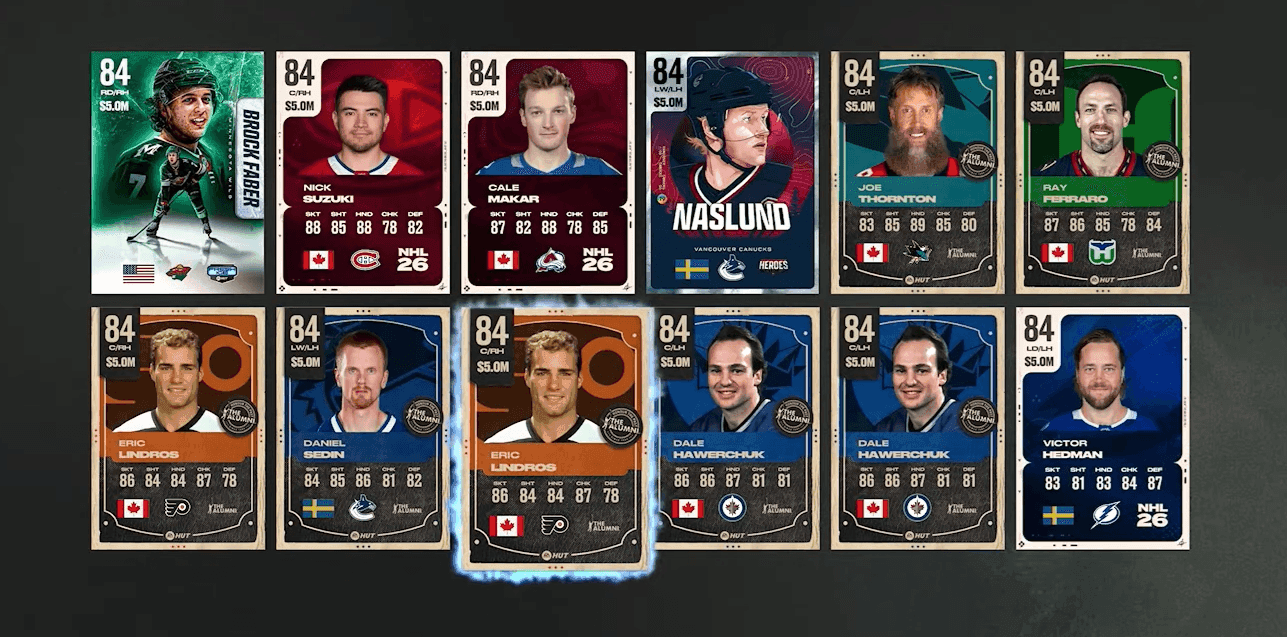Pick the Victor Hedman card
This screenshot has height=637, width=1287.
click(1102, 428)
